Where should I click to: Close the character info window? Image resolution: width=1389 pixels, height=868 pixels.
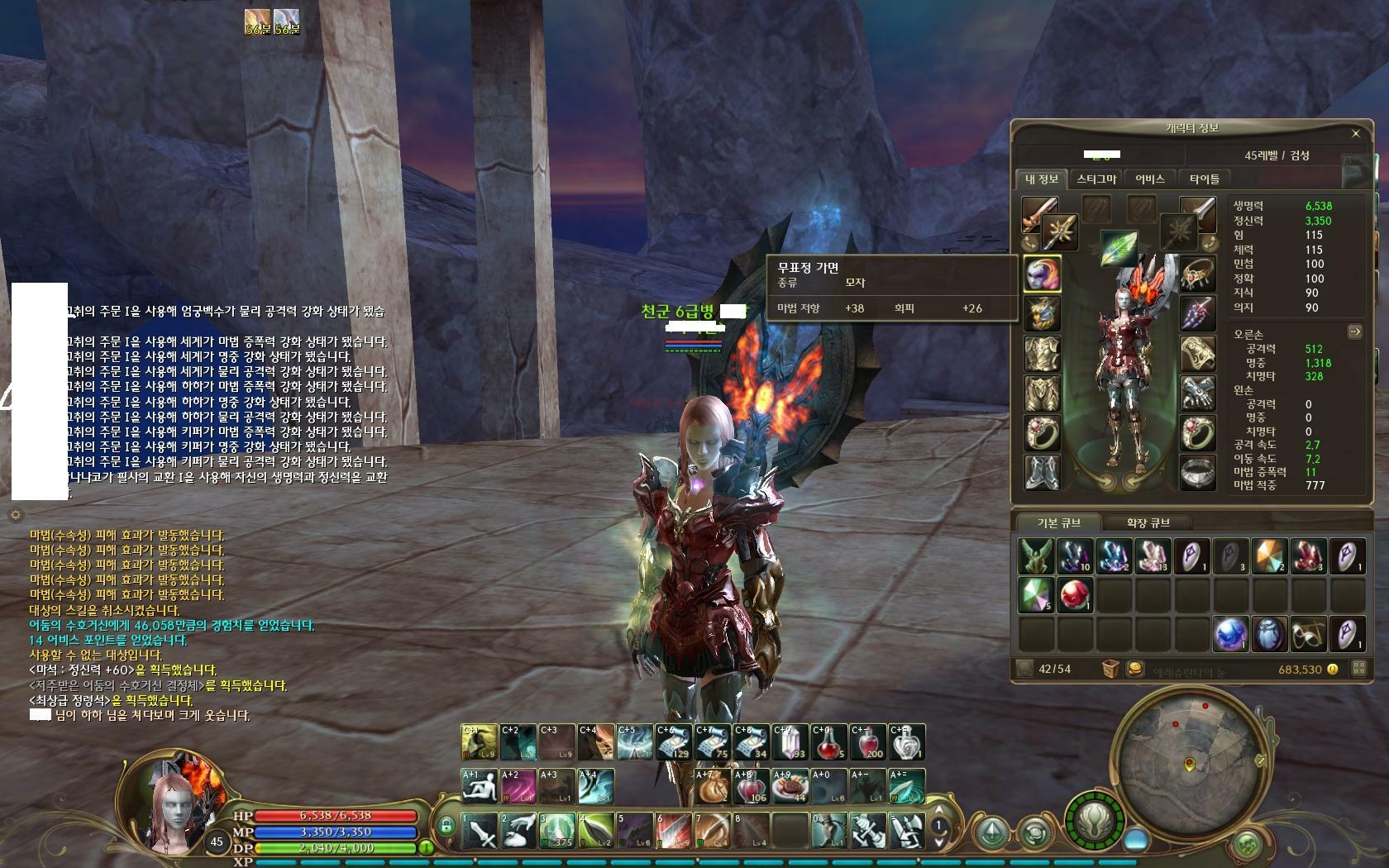click(x=1355, y=133)
